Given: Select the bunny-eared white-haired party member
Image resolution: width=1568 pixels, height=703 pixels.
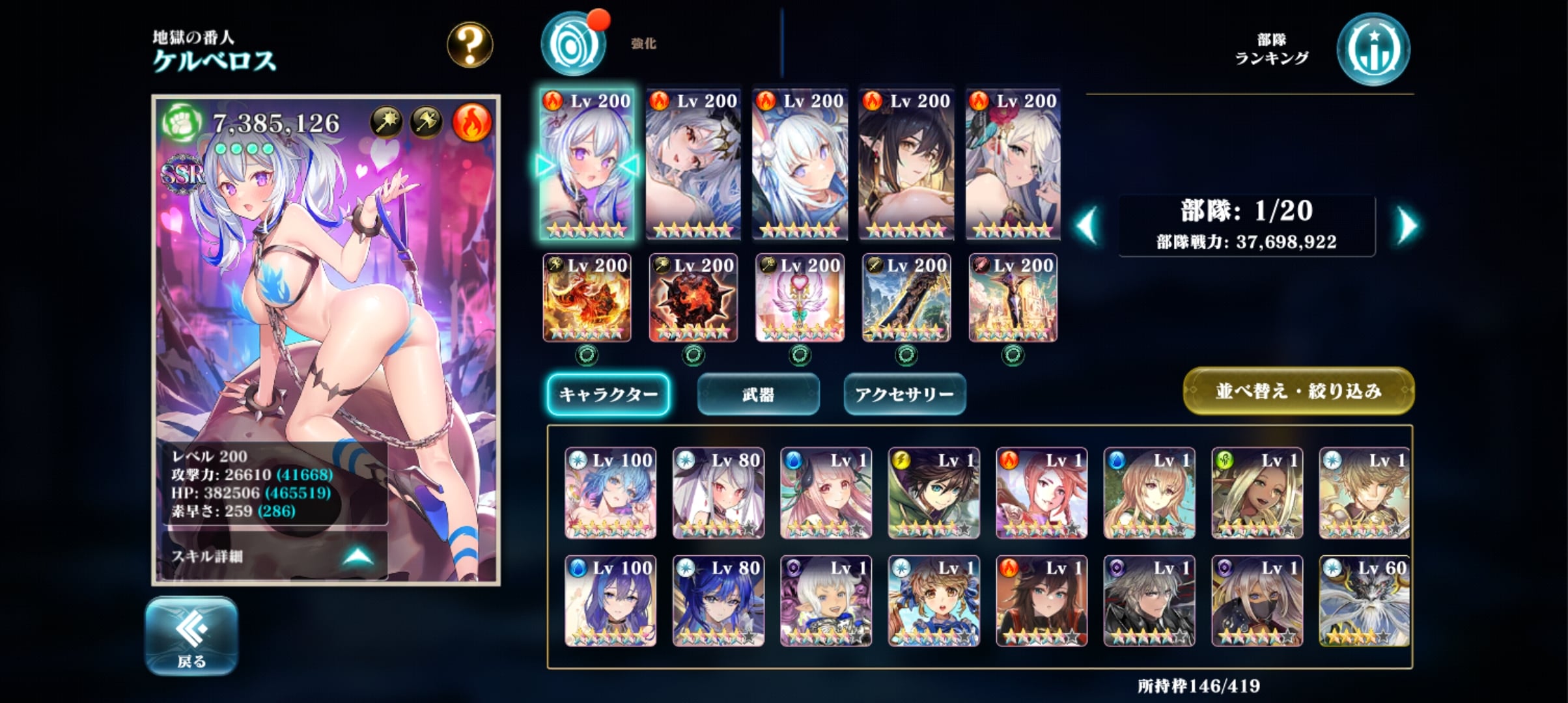Looking at the screenshot, I should 800,164.
